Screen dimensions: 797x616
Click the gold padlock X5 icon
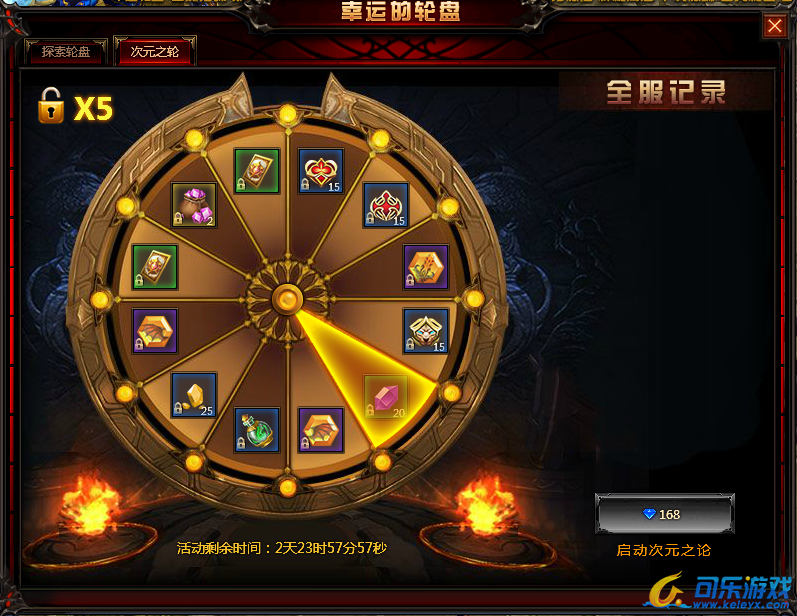coord(50,105)
